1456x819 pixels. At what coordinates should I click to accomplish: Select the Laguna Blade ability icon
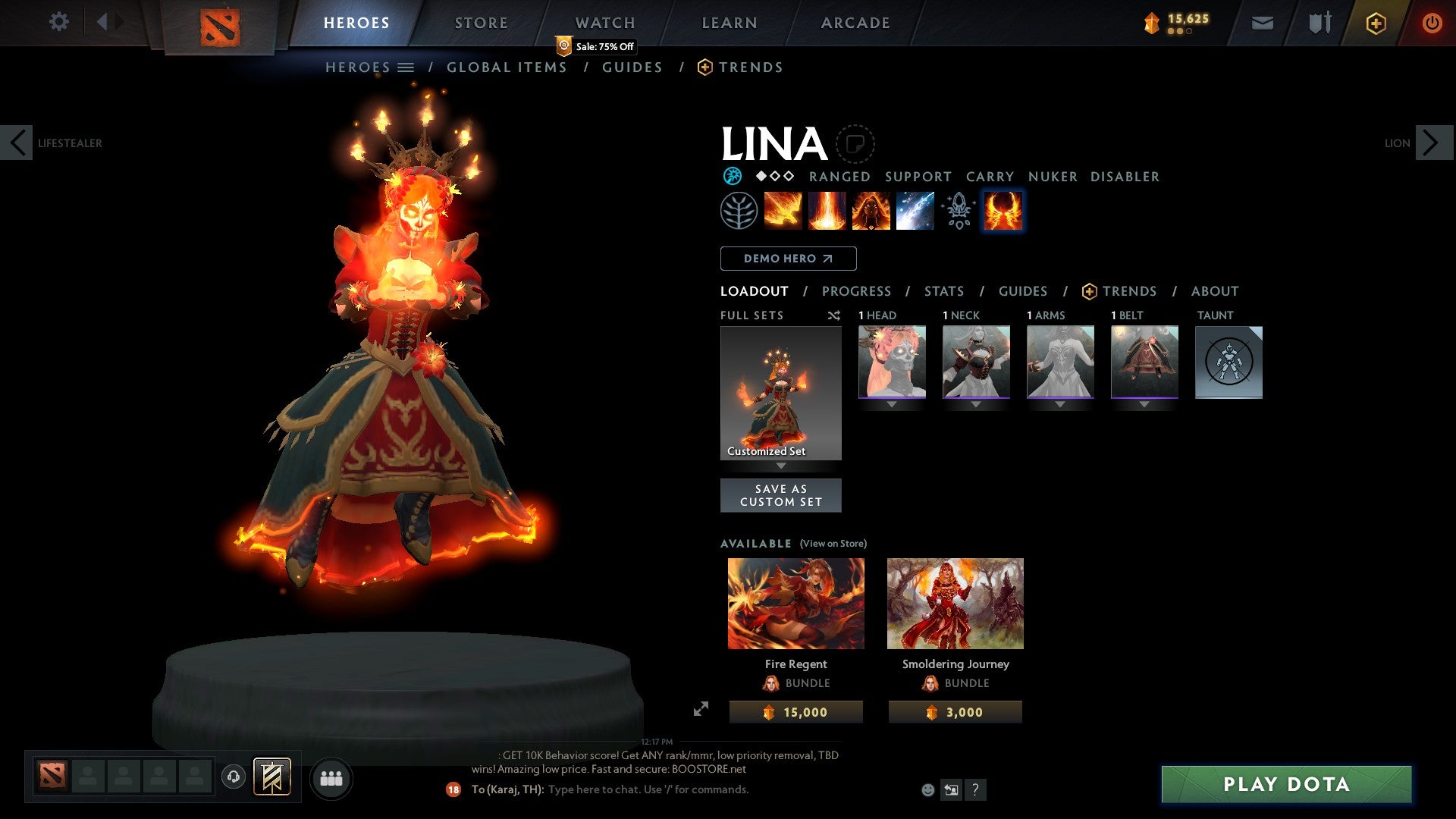(x=915, y=211)
